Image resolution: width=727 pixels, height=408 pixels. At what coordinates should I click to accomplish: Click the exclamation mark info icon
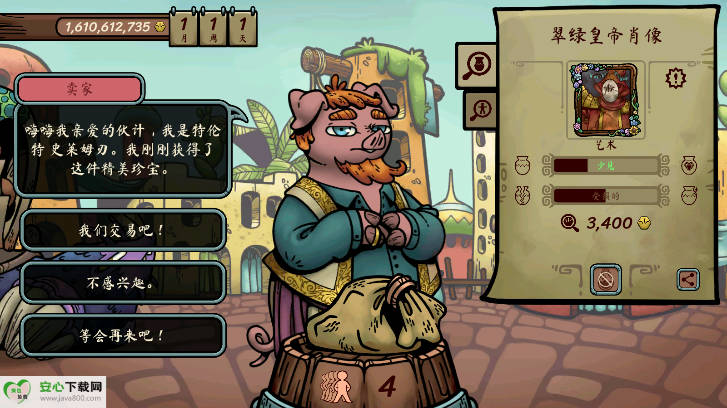[x=676, y=78]
